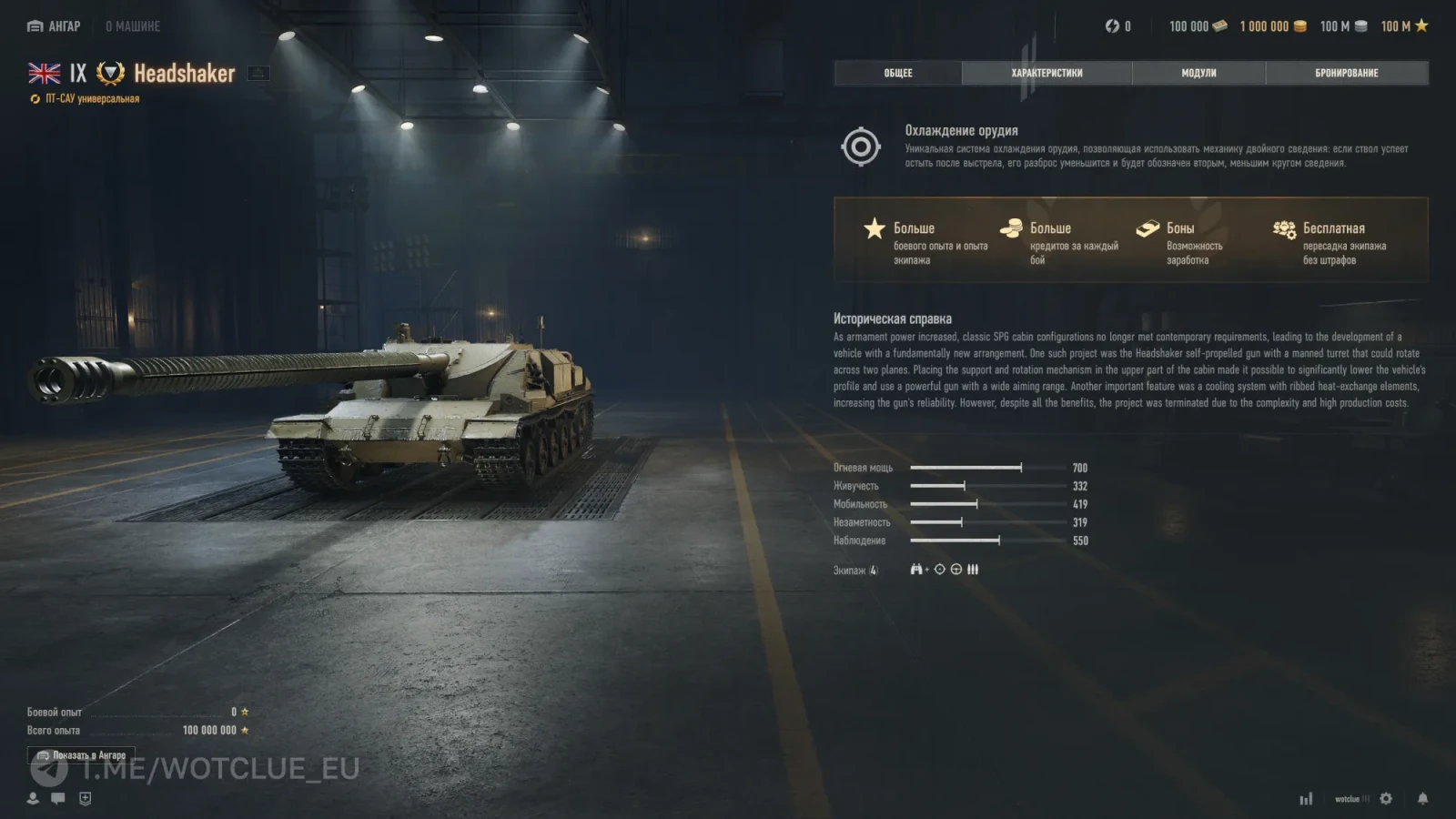This screenshot has height=819, width=1456.
Task: Open the settings gear icon
Action: [x=1386, y=798]
